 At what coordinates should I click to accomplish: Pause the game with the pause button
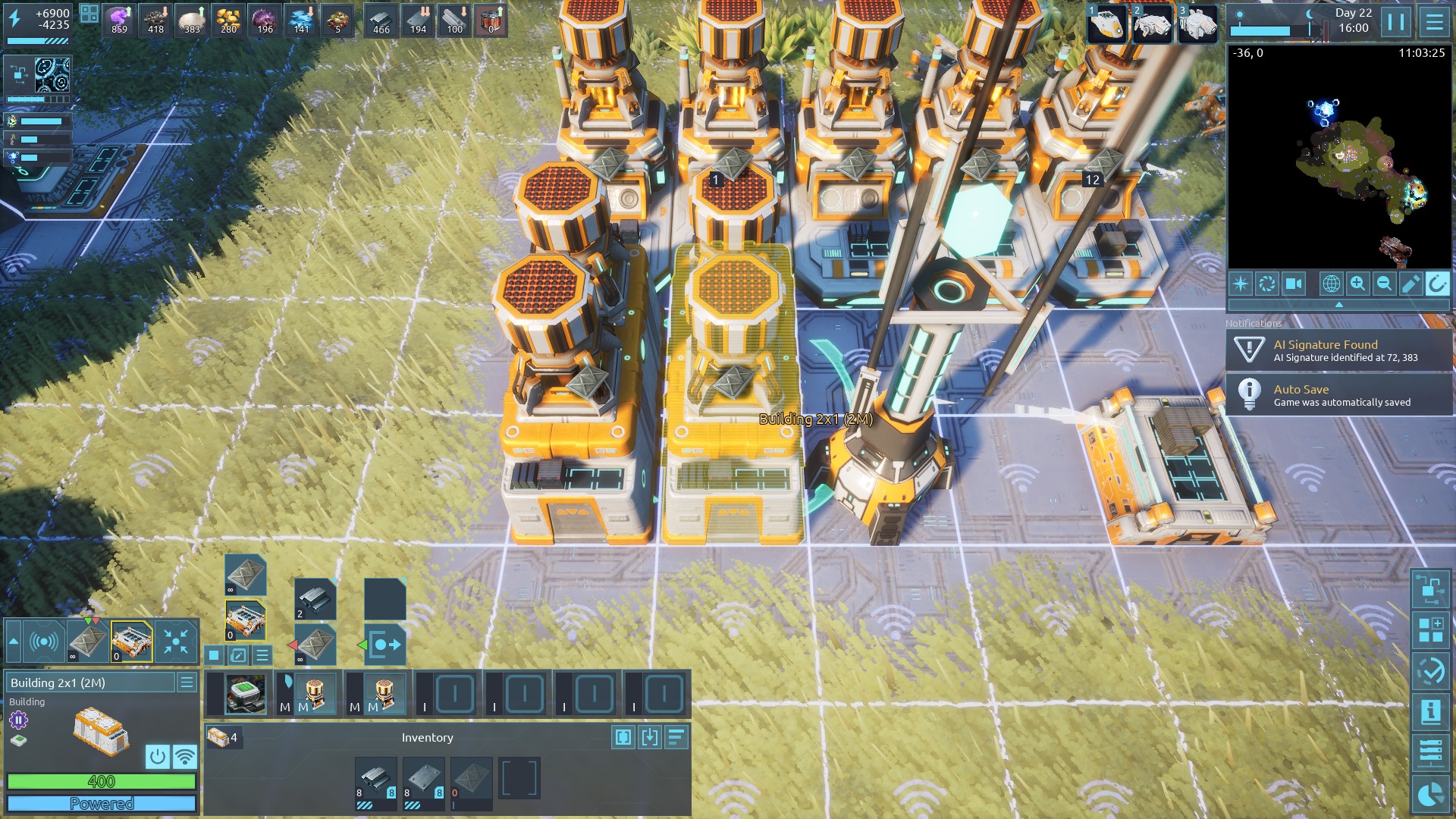tap(1396, 22)
